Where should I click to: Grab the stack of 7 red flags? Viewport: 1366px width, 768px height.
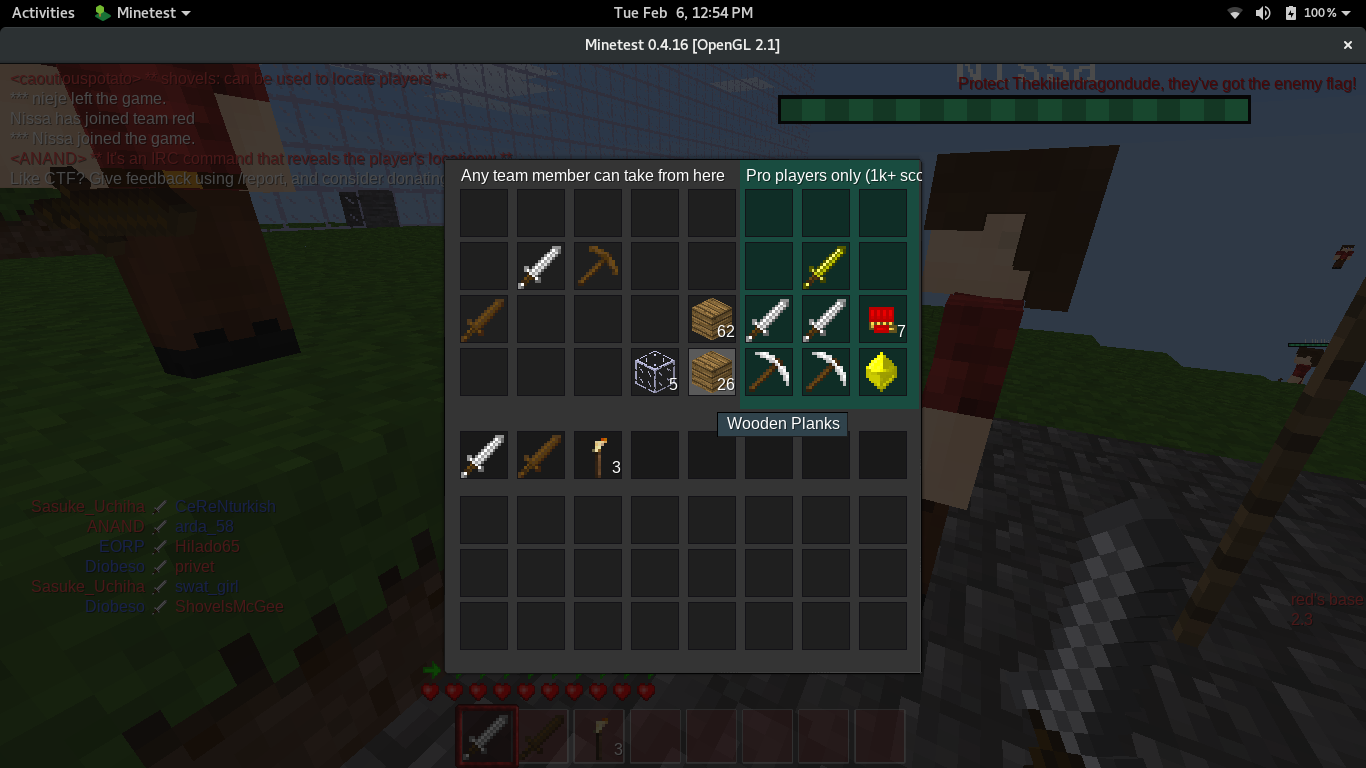coord(883,318)
